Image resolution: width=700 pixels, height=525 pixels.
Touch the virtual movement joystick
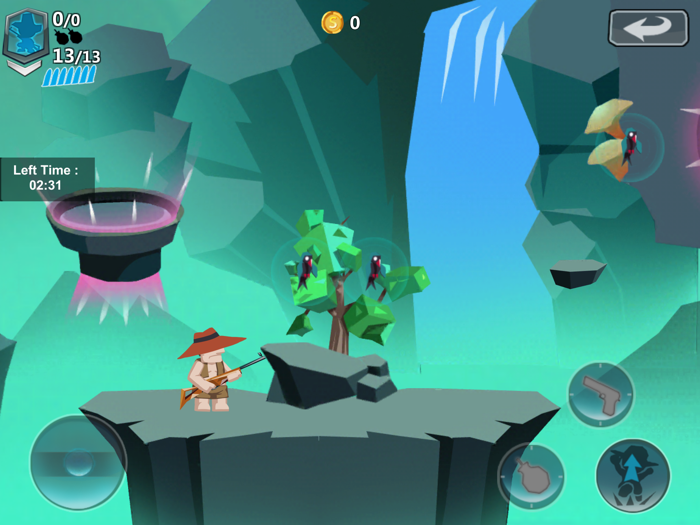coord(77,462)
